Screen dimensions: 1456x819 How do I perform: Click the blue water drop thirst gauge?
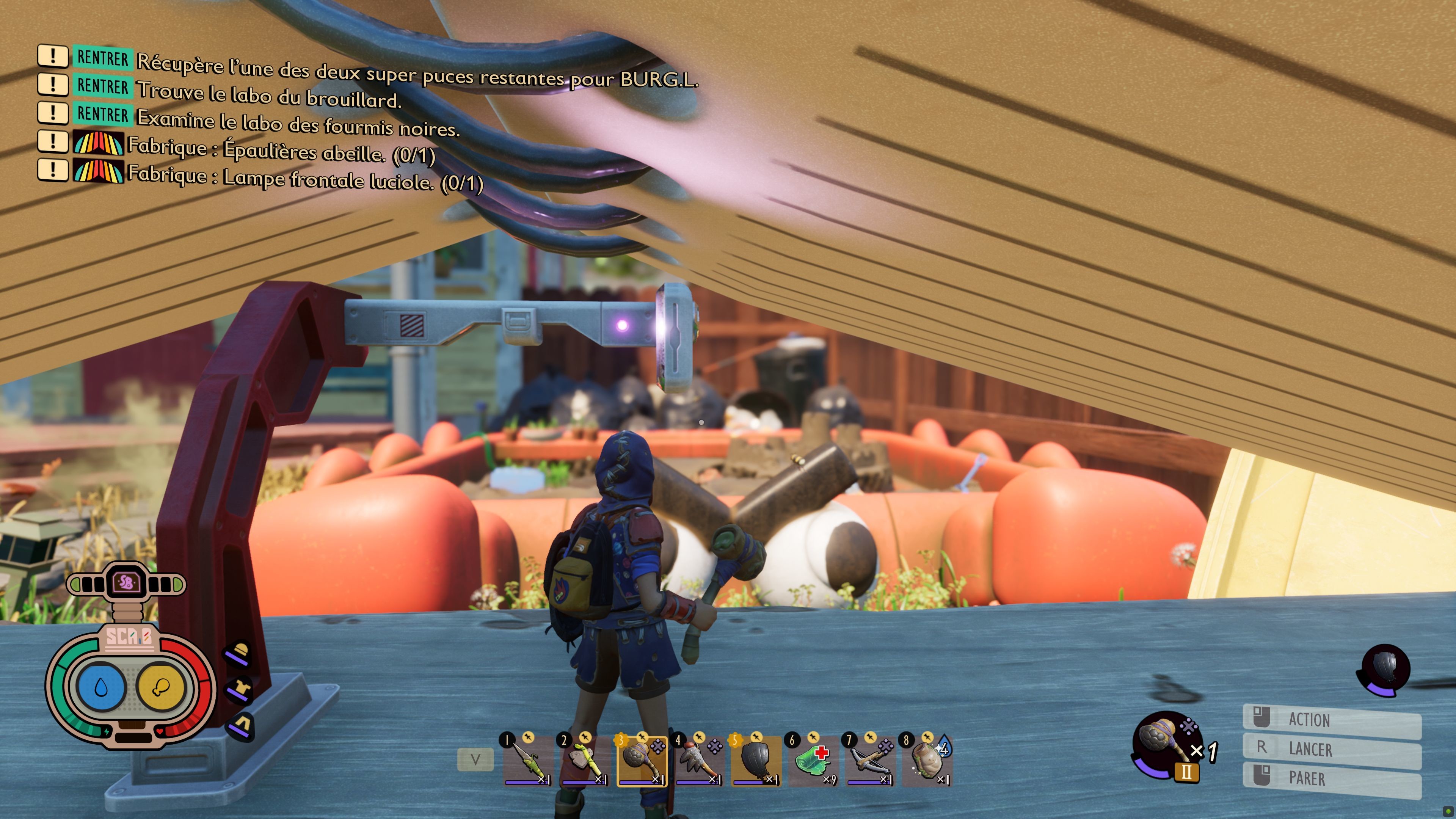point(101,687)
